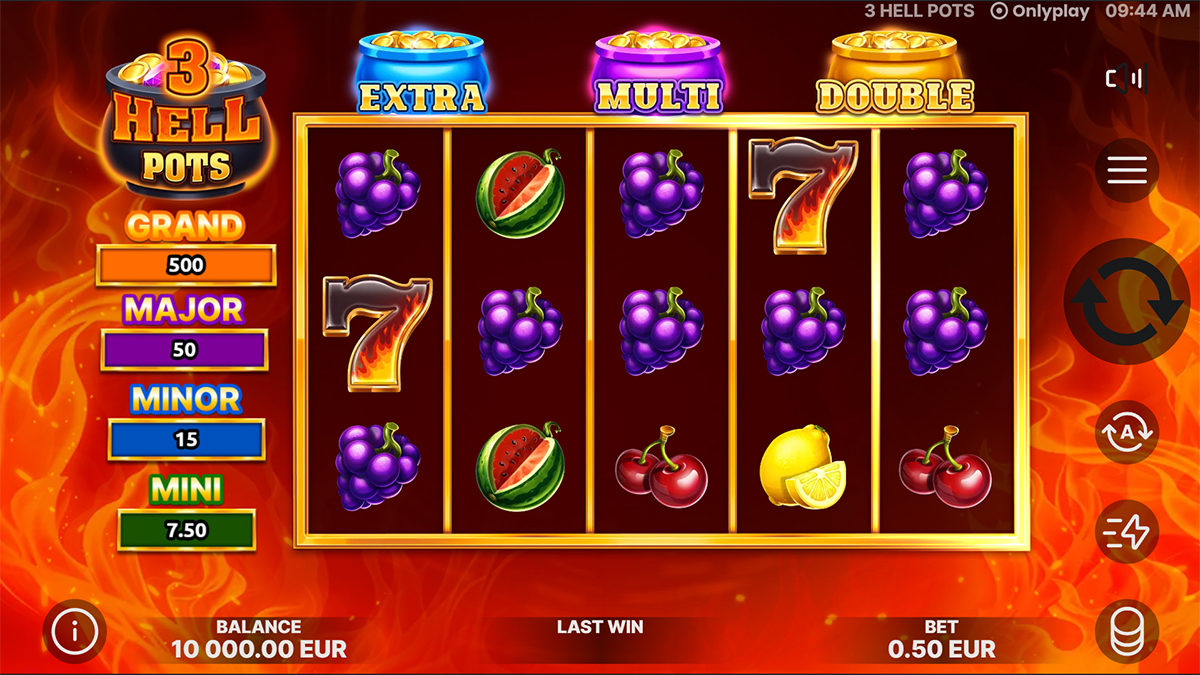The height and width of the screenshot is (675, 1200).
Task: Toggle the sound speaker icon
Action: tap(1126, 78)
